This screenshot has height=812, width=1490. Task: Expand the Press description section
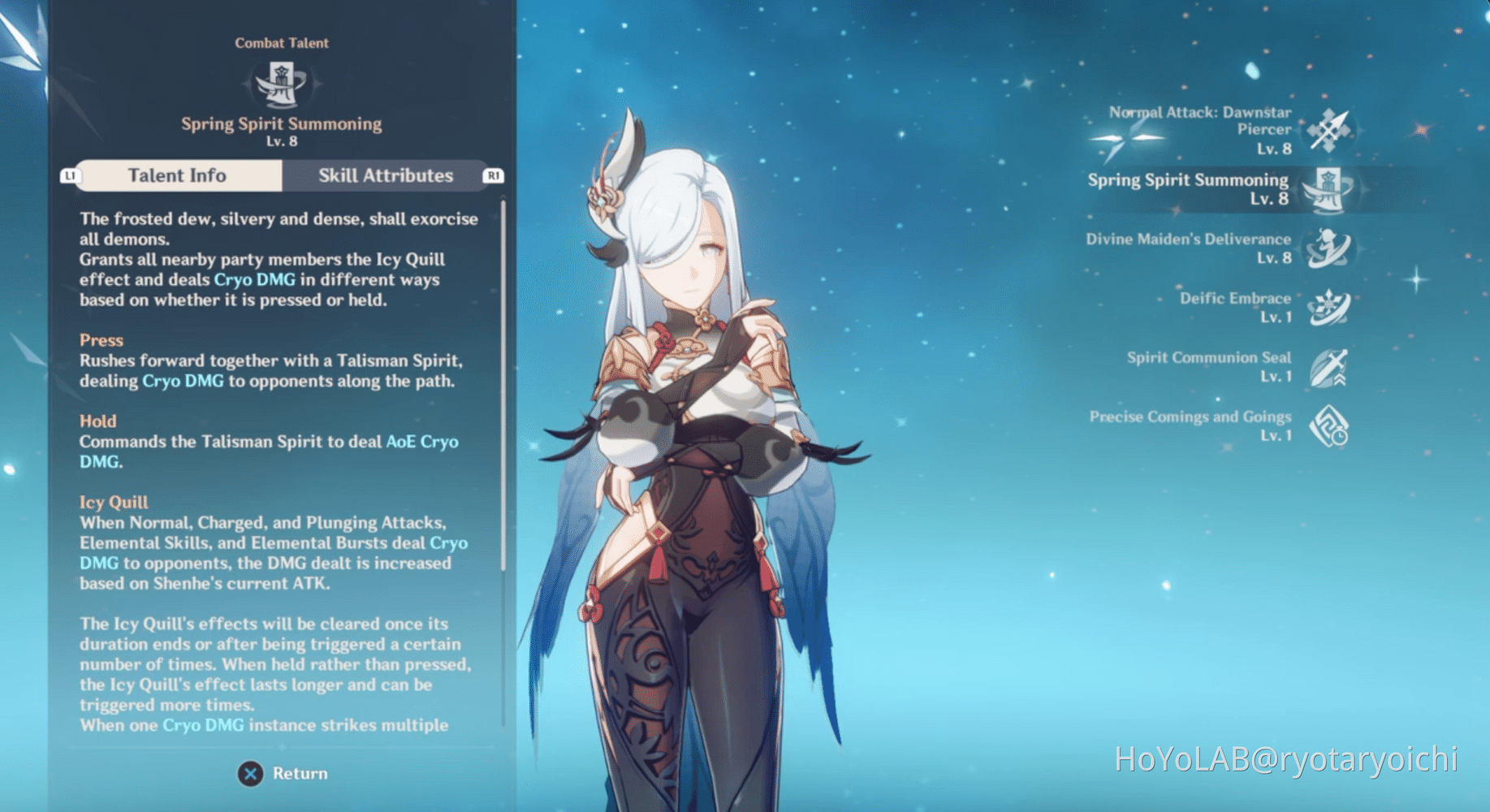[x=101, y=340]
